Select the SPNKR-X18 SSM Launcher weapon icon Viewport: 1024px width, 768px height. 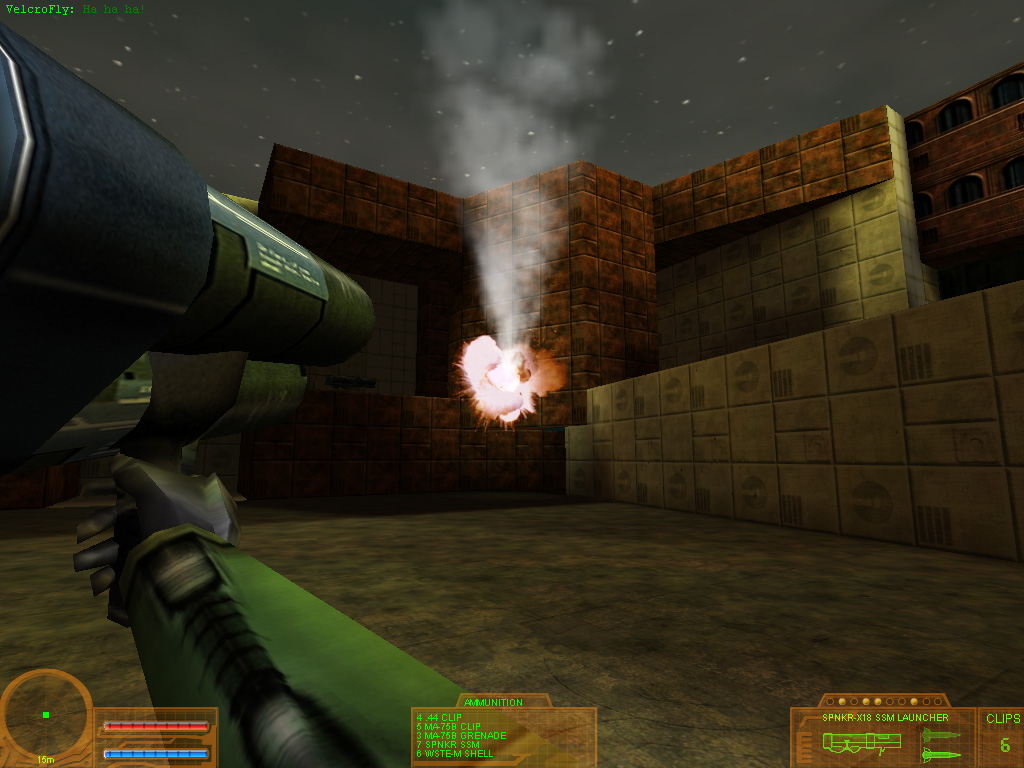coord(861,742)
